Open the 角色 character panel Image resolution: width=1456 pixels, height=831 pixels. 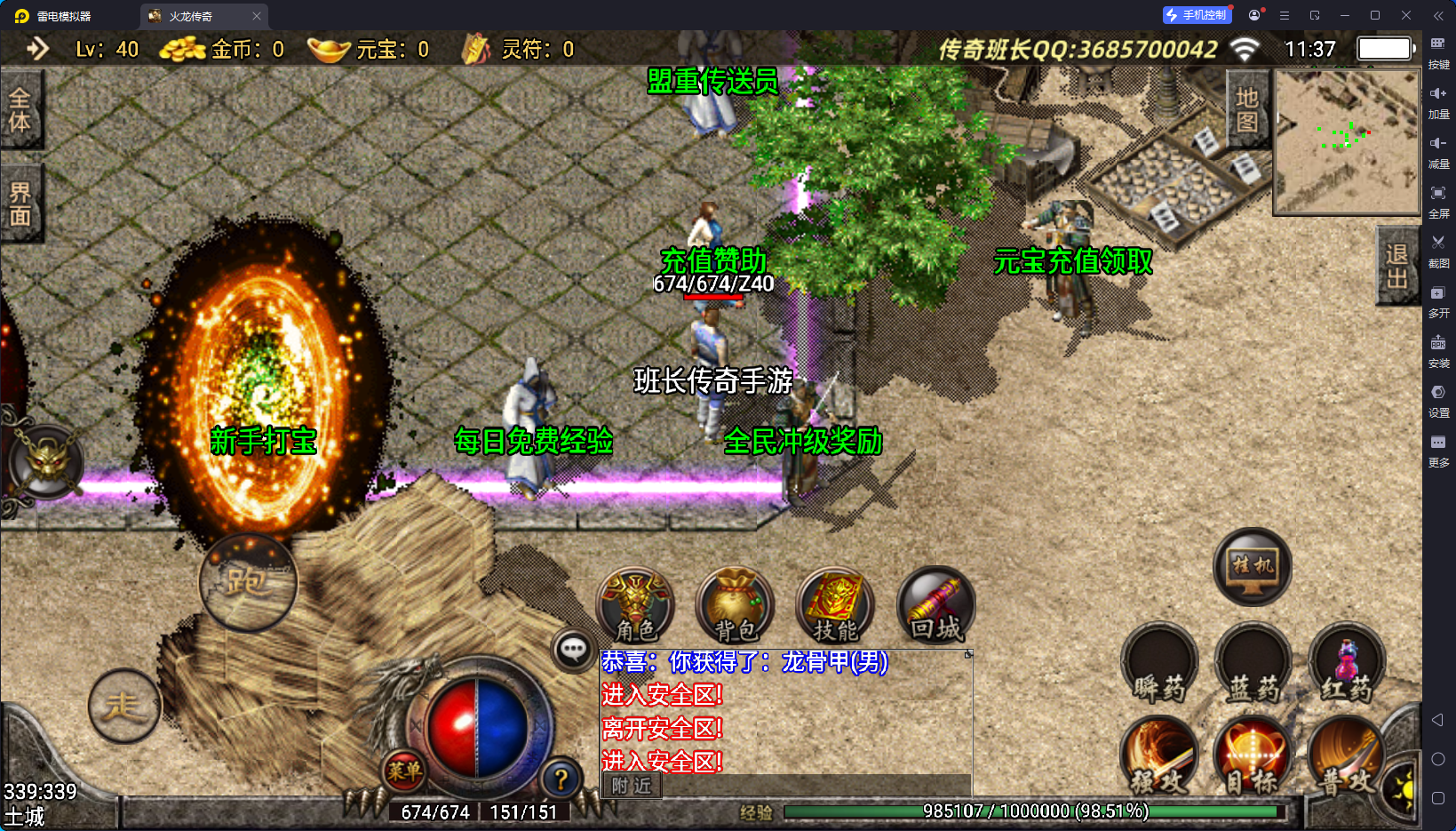coord(635,606)
